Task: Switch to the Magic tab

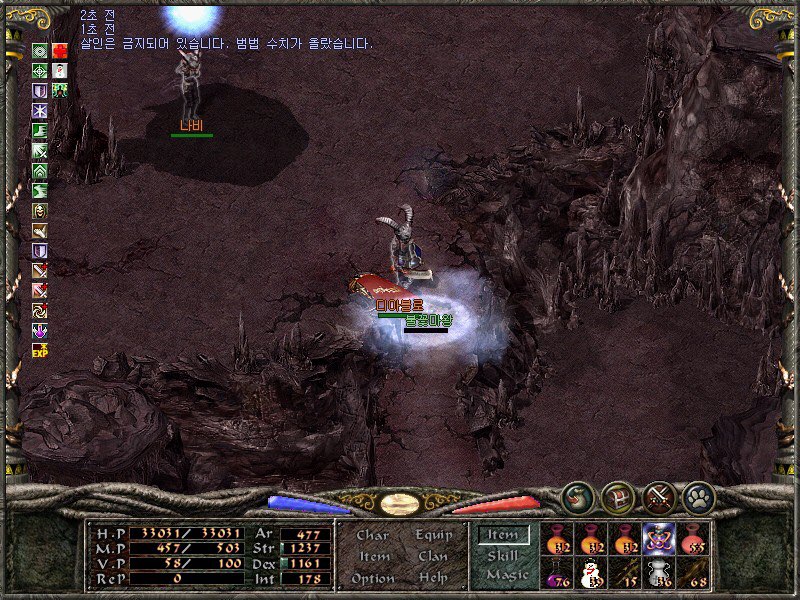Action: (506, 575)
